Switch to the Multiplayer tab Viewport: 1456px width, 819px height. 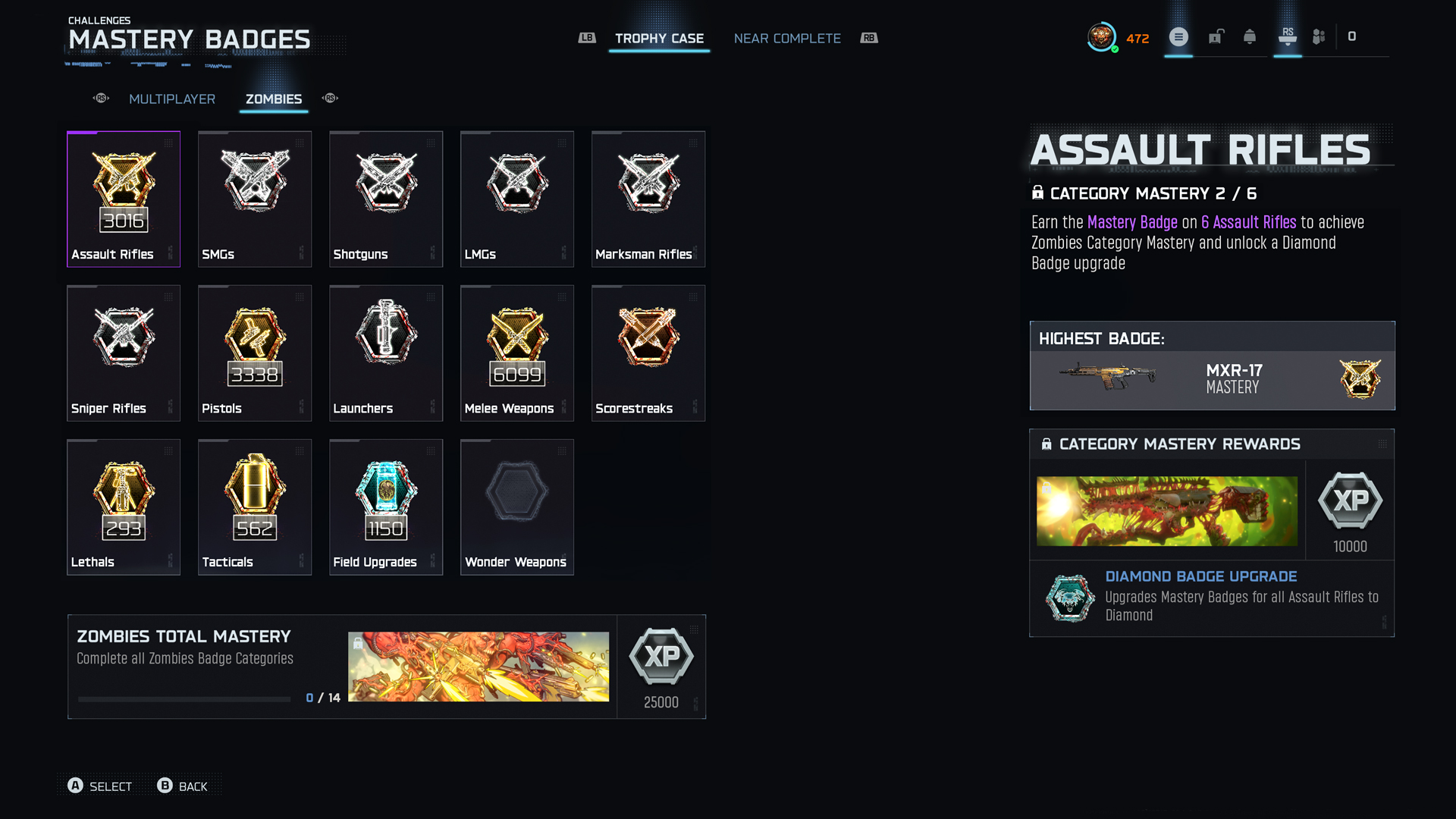pyautogui.click(x=172, y=99)
